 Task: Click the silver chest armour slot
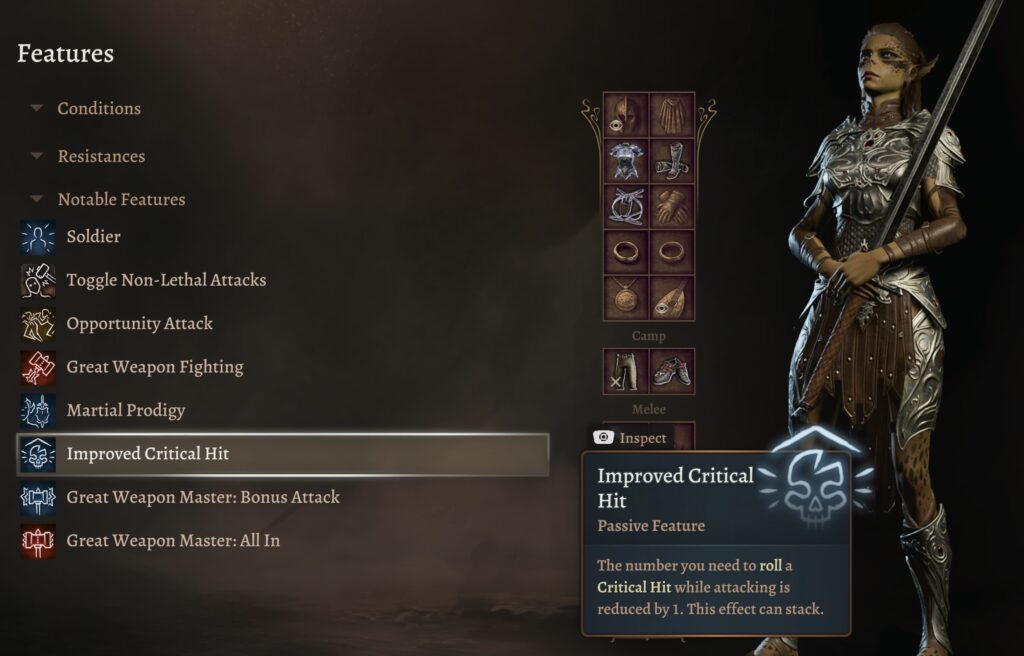click(x=627, y=162)
